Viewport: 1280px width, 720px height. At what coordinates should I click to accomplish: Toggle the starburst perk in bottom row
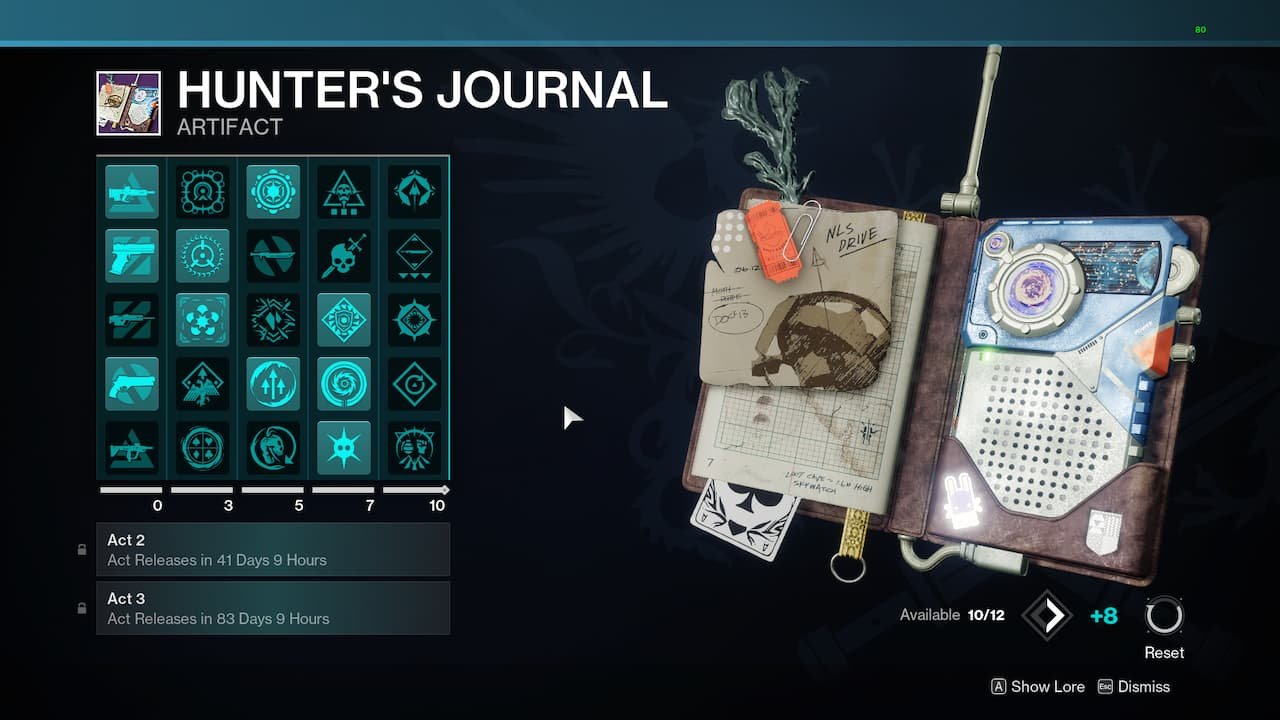coord(344,447)
